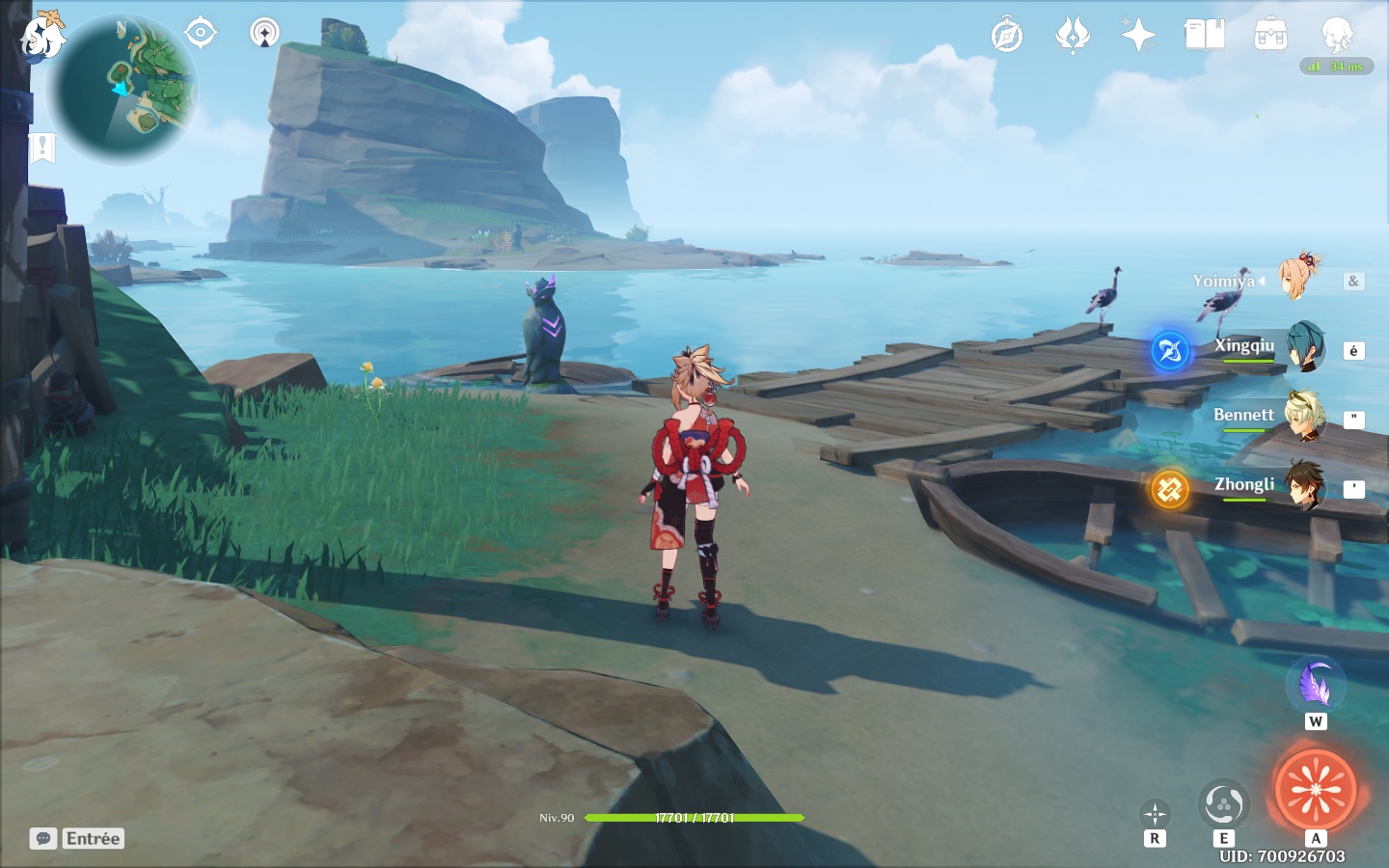Open the Wish star icon
The width and height of the screenshot is (1389, 868).
coord(1138,36)
